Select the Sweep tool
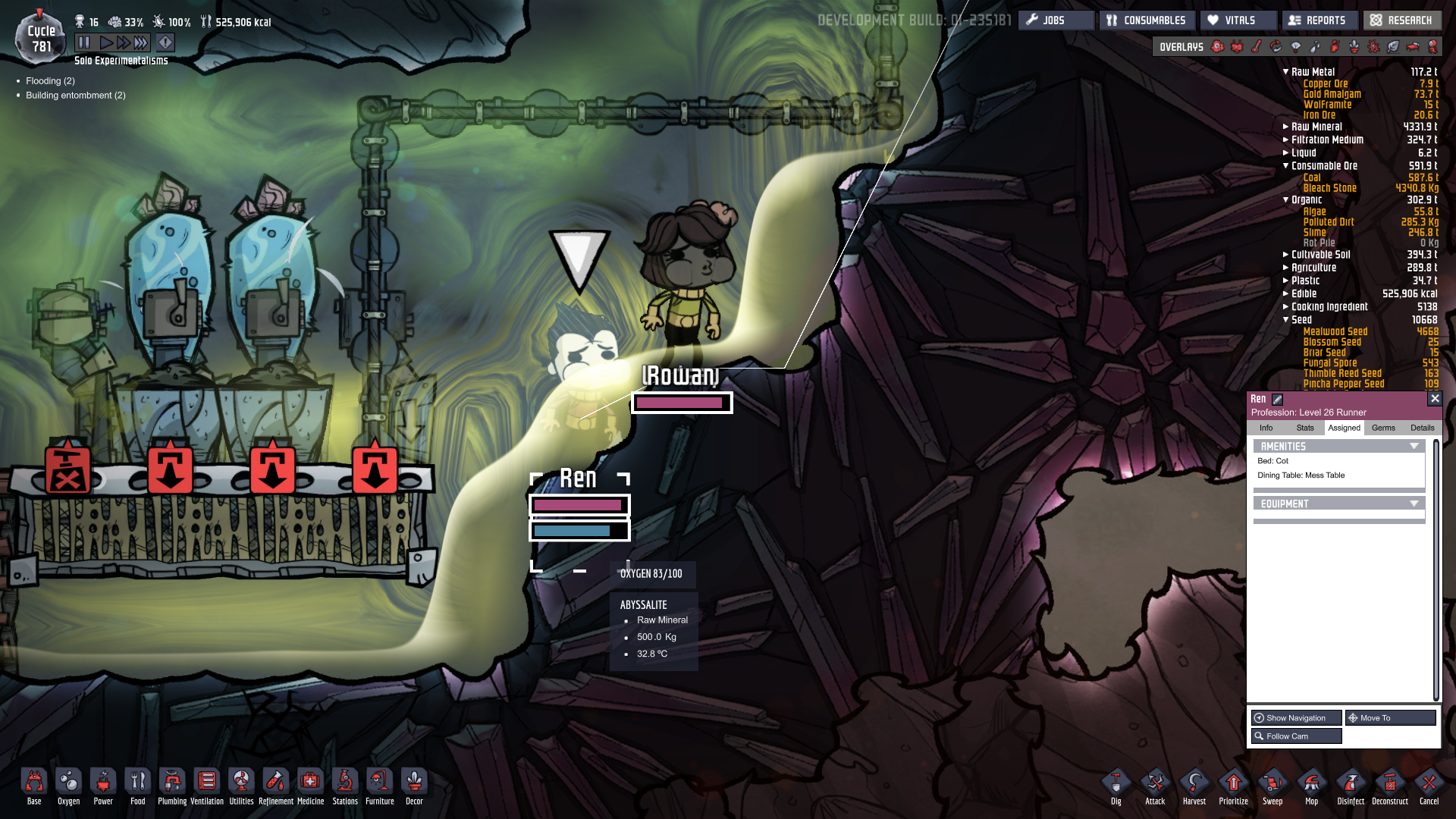The height and width of the screenshot is (819, 1456). 1272,785
